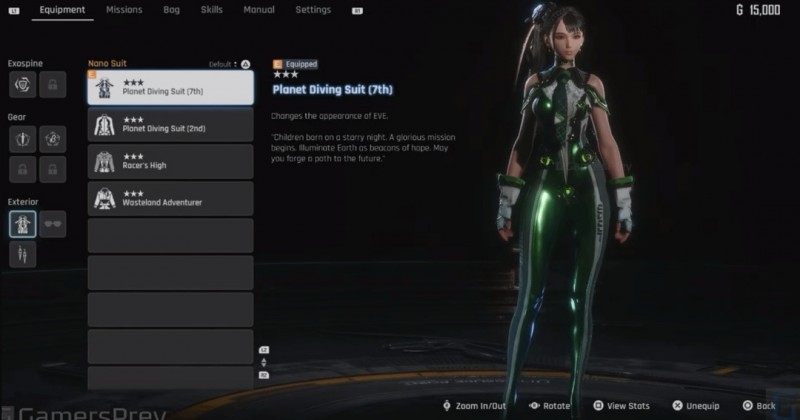Viewport: 800px width, 420px height.
Task: Open the Bag tab
Action: pos(171,10)
